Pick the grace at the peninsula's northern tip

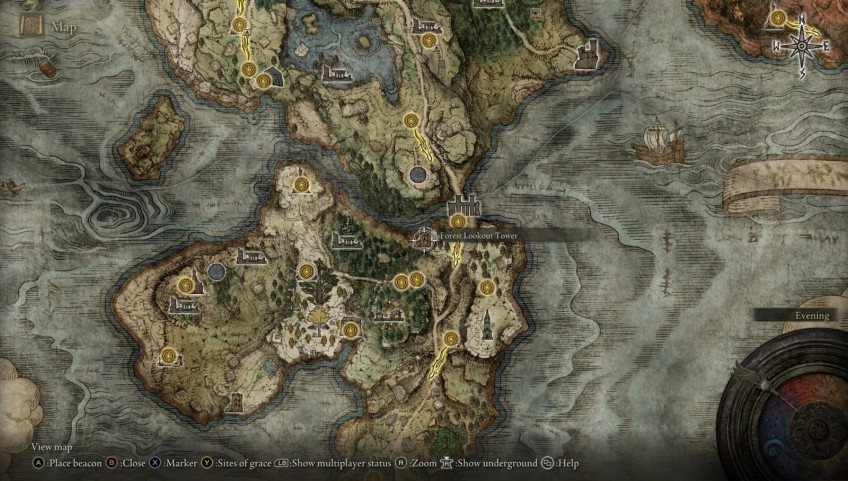point(301,185)
